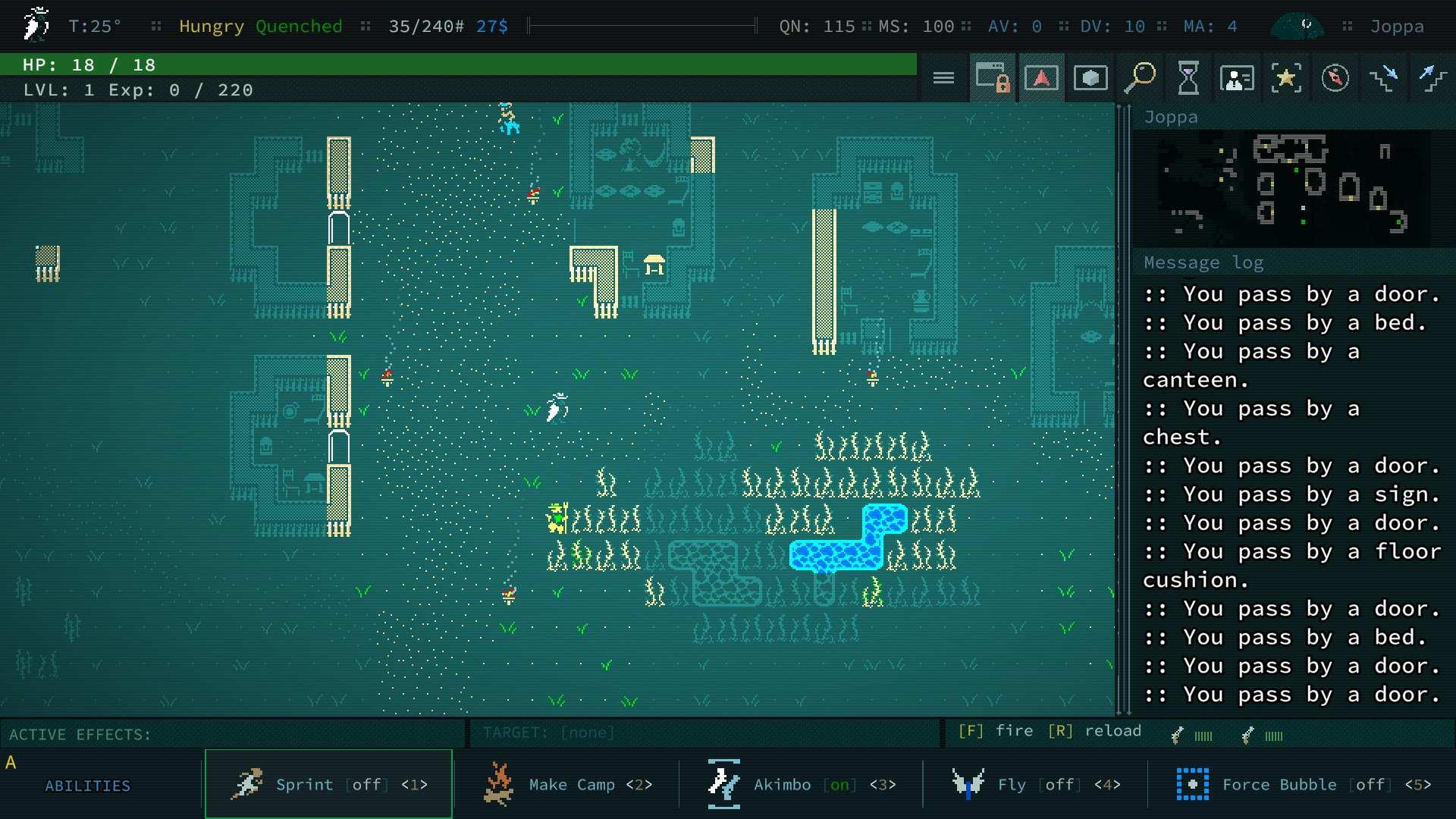
Task: Toggle the Sprint ability
Action: (x=328, y=784)
